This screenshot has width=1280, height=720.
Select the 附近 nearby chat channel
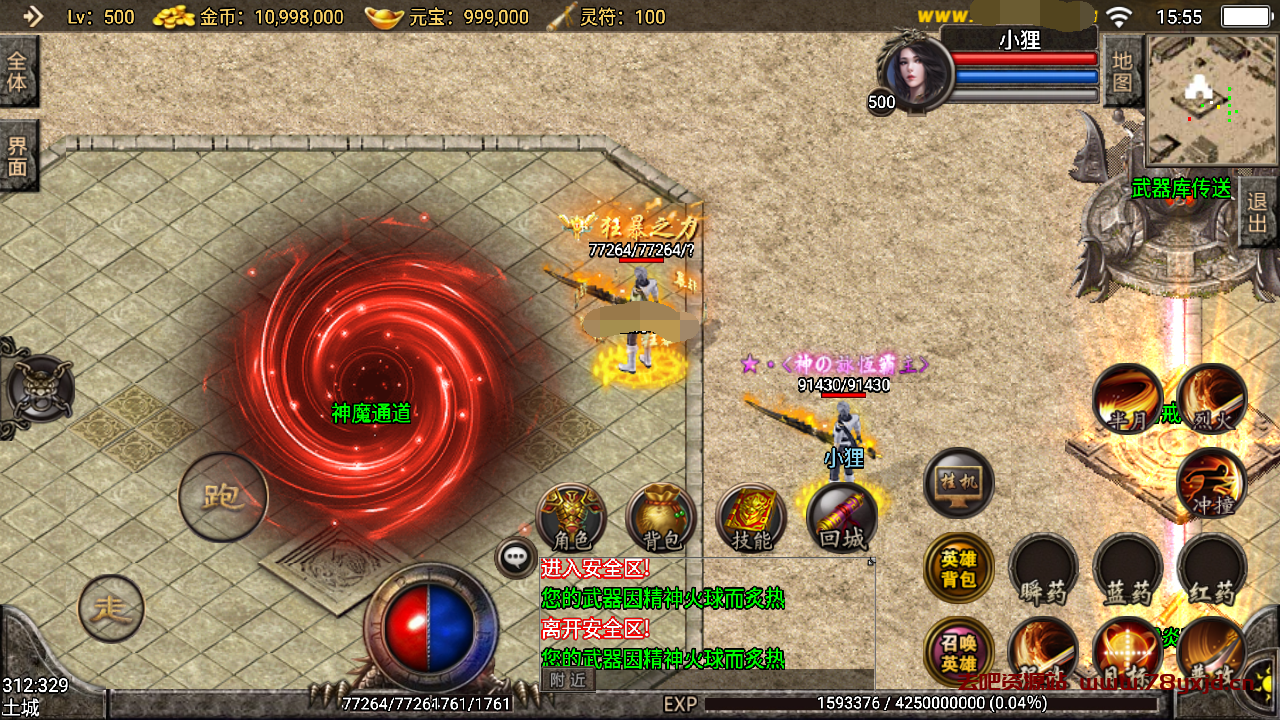(568, 680)
